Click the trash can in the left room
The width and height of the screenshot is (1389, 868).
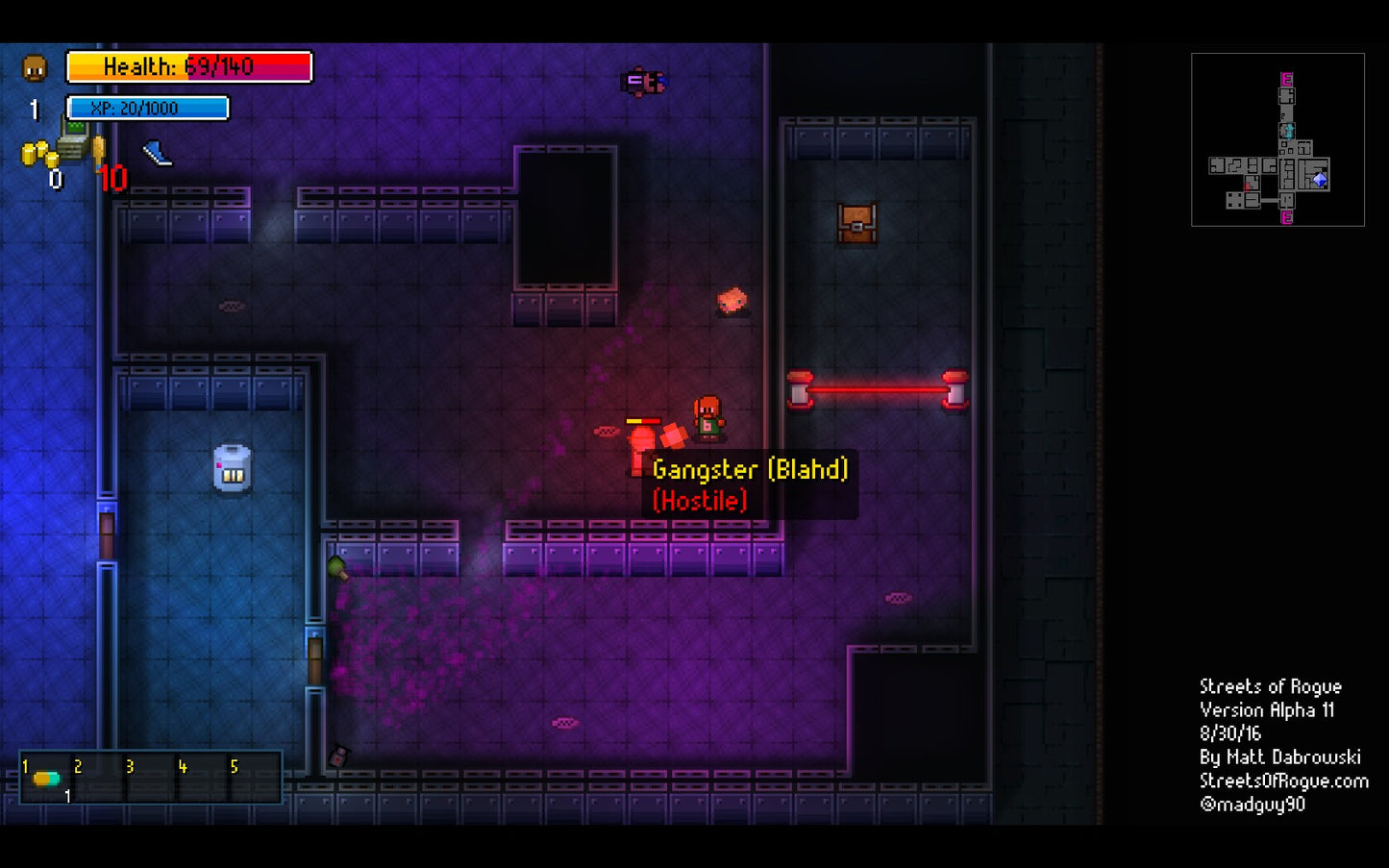[232, 470]
